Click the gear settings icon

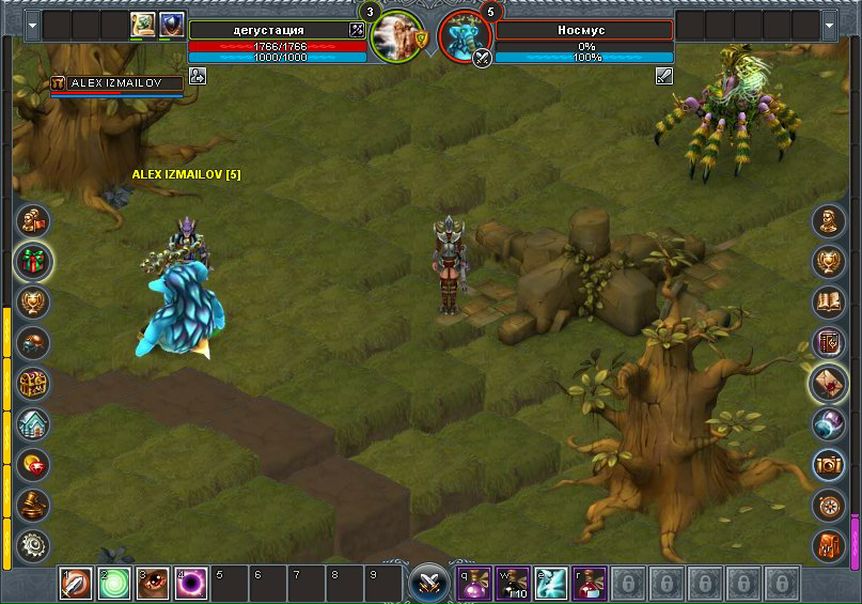tap(34, 545)
